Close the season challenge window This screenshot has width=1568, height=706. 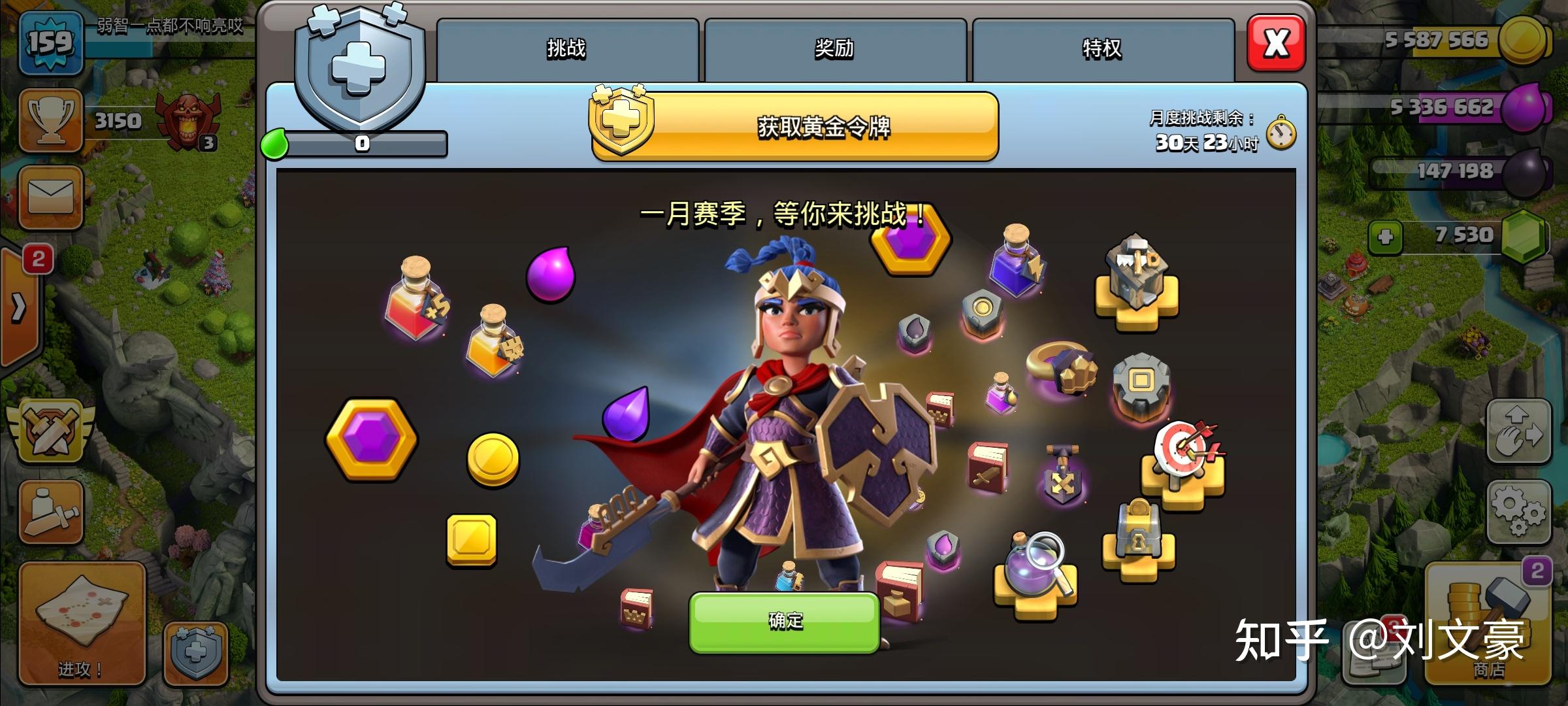(x=1276, y=44)
